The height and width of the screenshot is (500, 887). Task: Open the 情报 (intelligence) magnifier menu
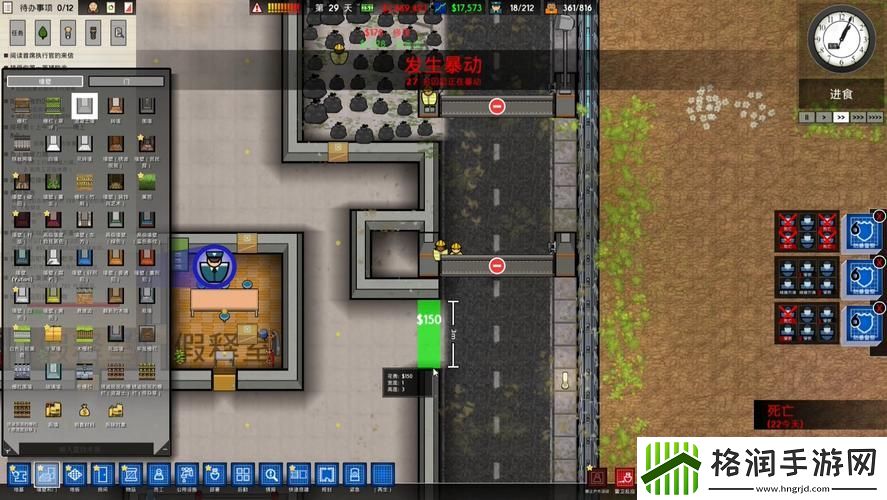[270, 475]
